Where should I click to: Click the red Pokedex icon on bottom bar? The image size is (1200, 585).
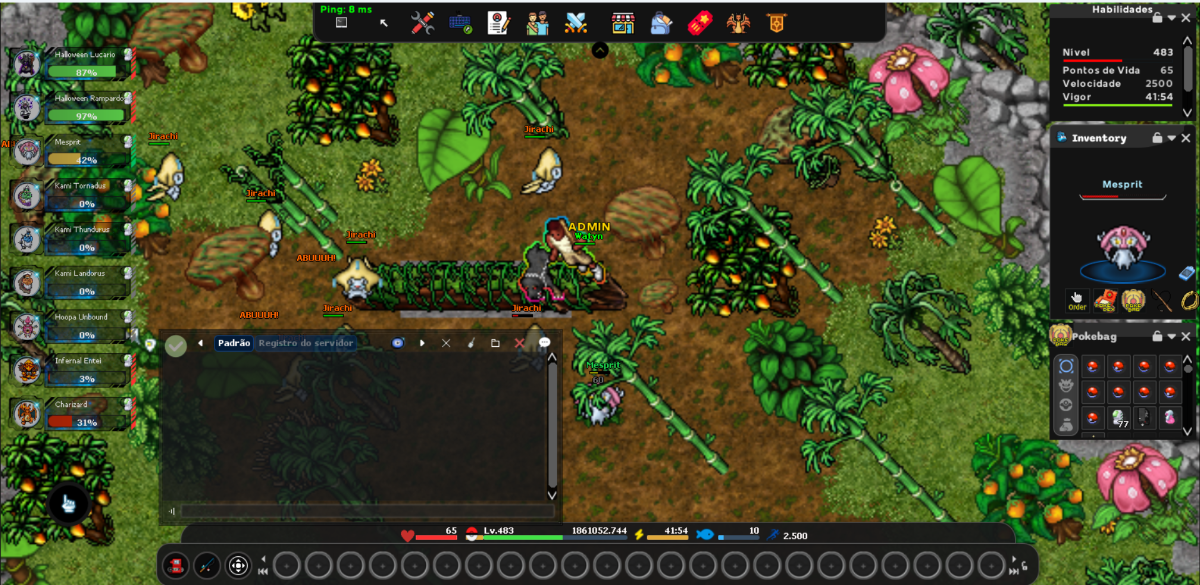(175, 565)
